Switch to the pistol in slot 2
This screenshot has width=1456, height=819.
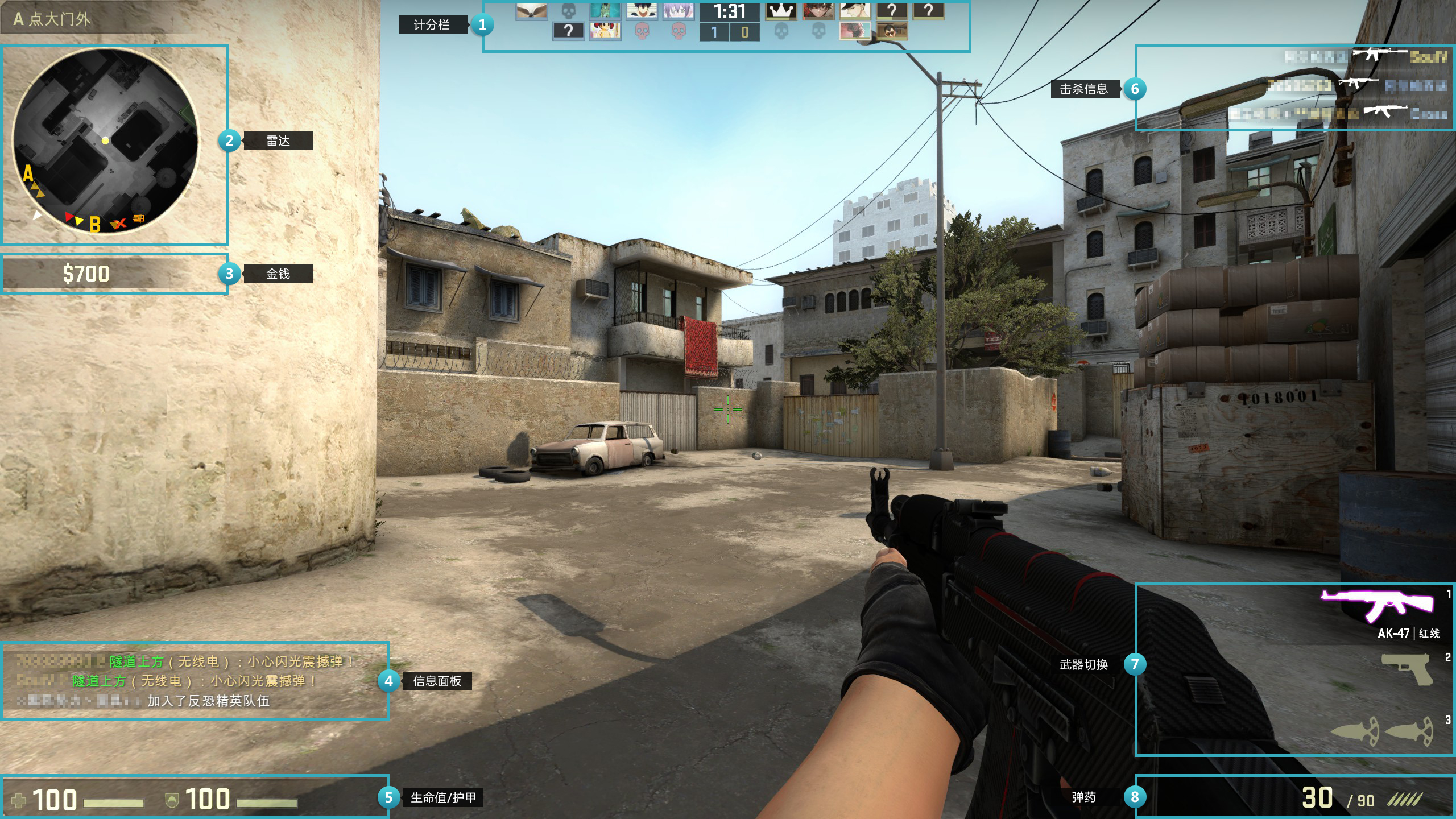click(x=1407, y=668)
